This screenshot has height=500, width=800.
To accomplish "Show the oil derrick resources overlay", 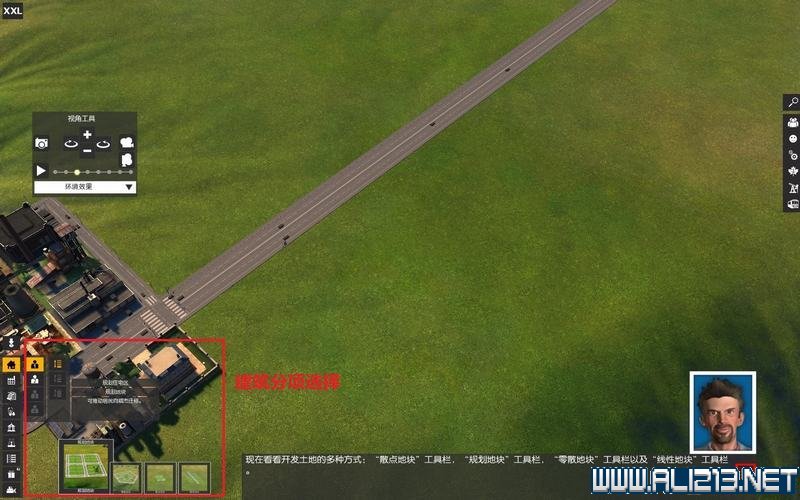I will [x=792, y=188].
